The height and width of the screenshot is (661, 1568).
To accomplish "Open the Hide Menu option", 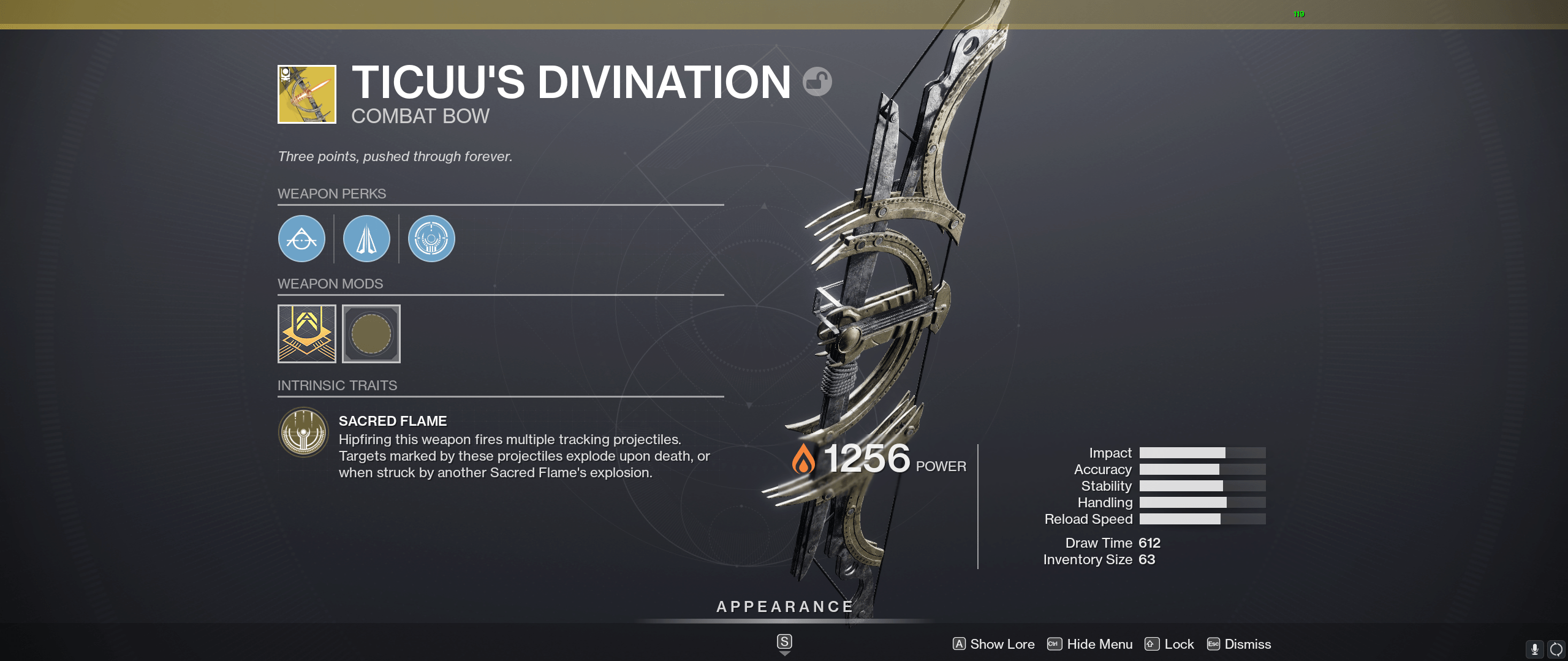I will (x=1099, y=644).
